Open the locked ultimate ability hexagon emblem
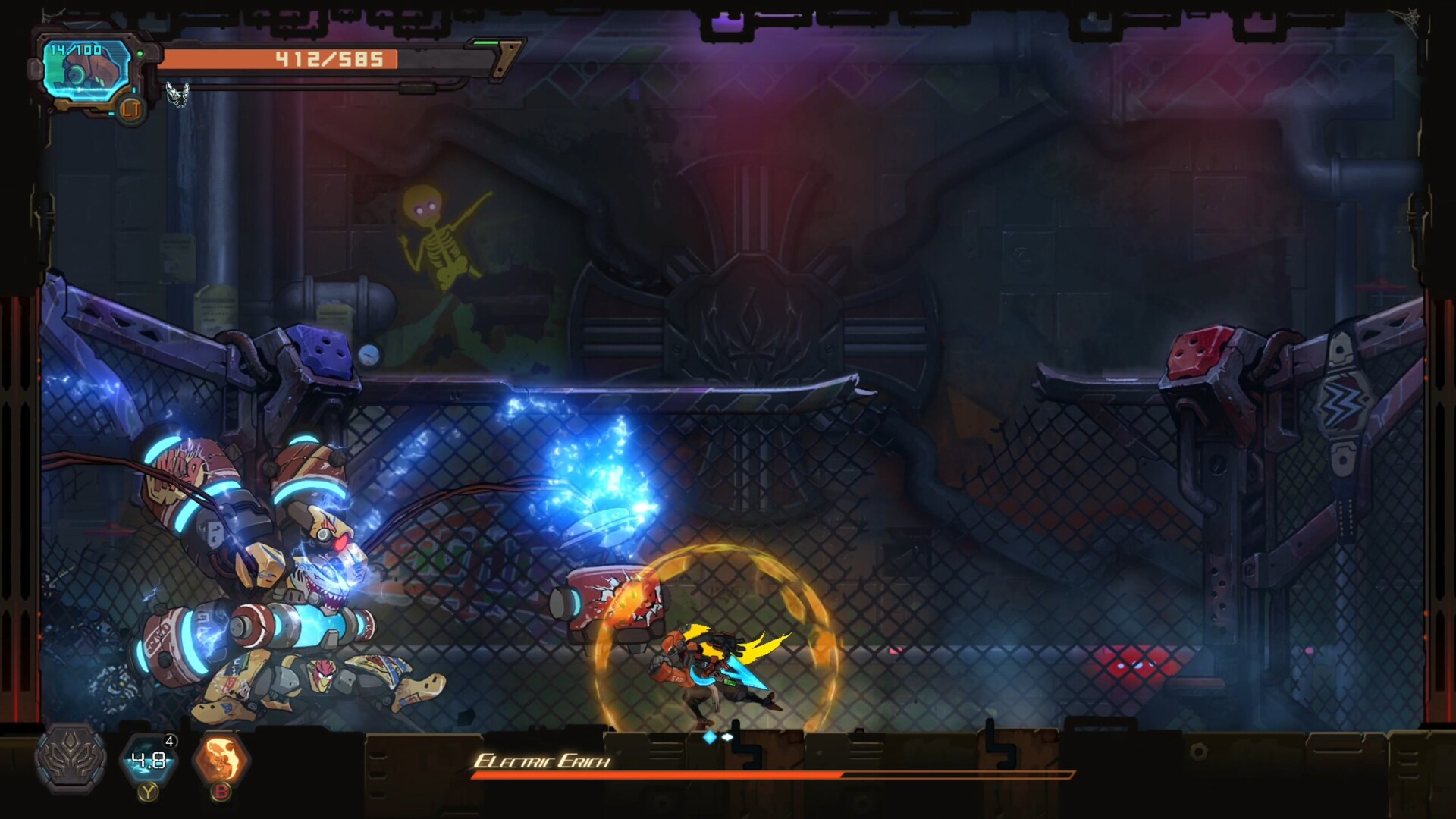1456x819 pixels. pyautogui.click(x=70, y=762)
